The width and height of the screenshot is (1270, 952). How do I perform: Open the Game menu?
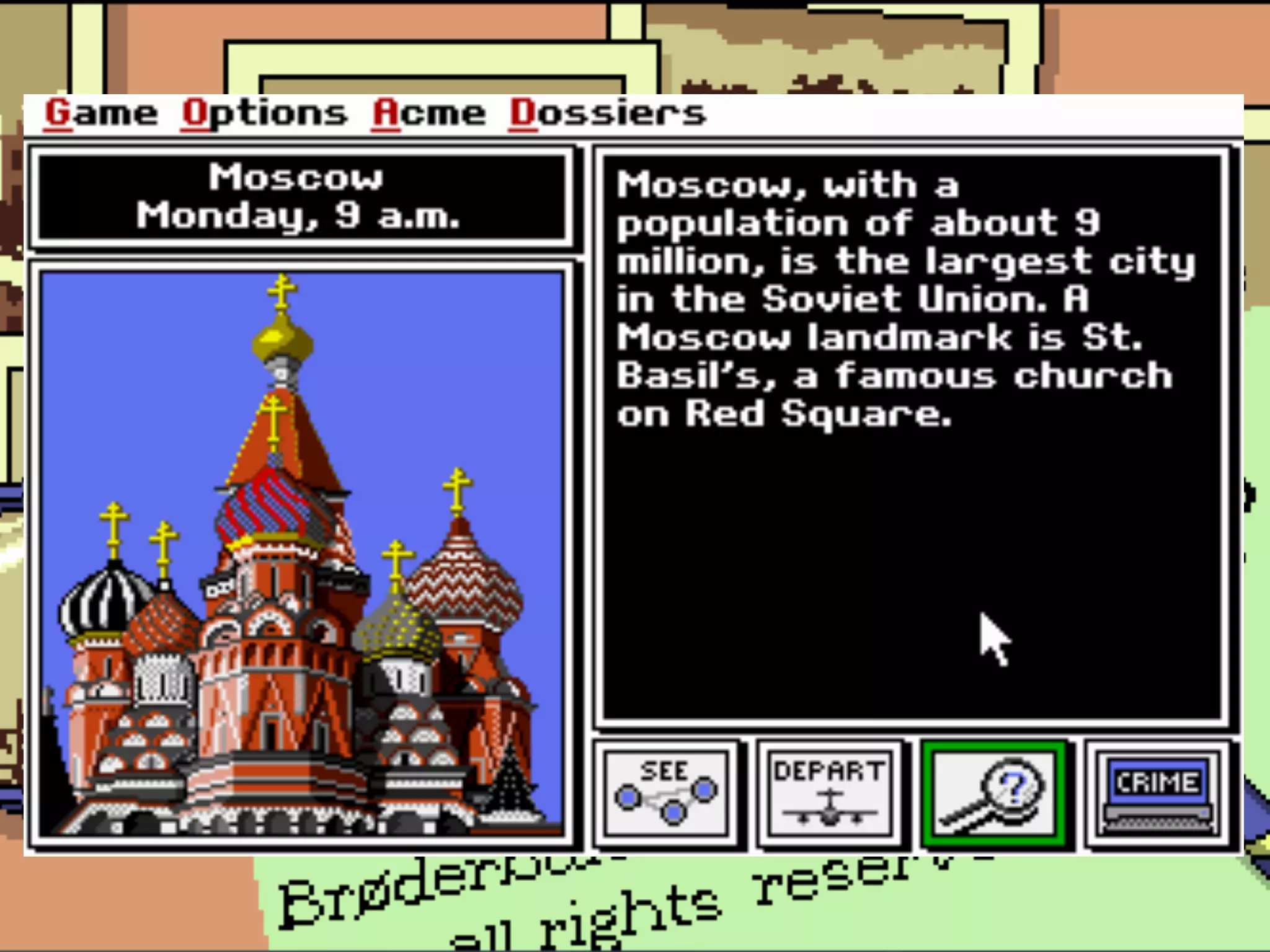[101, 114]
